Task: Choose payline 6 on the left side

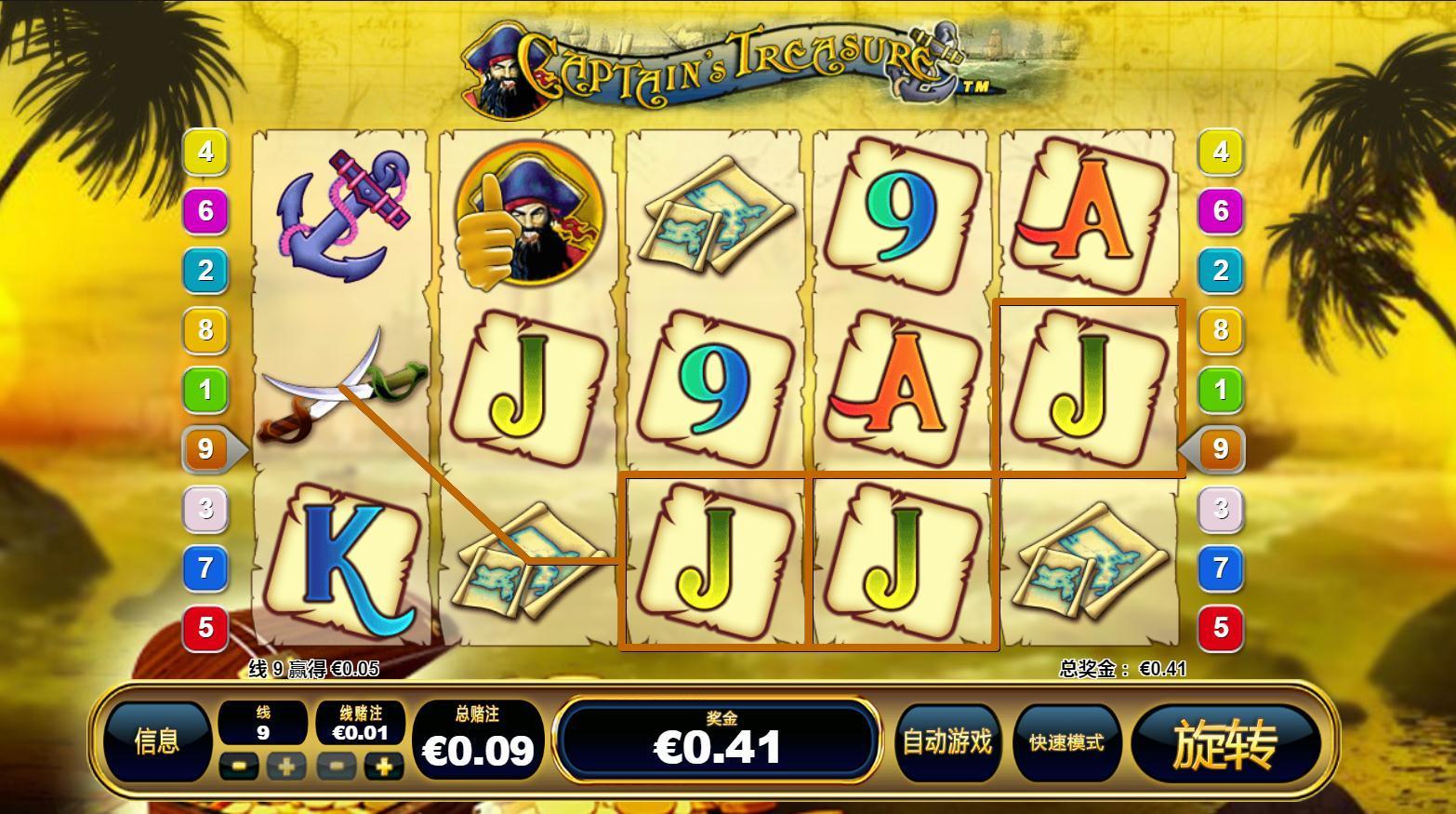Action: (205, 210)
